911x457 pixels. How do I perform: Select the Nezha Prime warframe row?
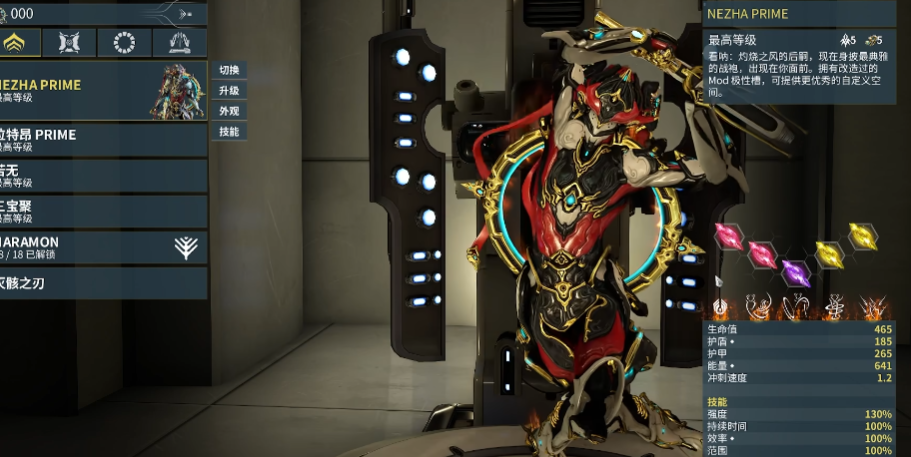pyautogui.click(x=100, y=91)
